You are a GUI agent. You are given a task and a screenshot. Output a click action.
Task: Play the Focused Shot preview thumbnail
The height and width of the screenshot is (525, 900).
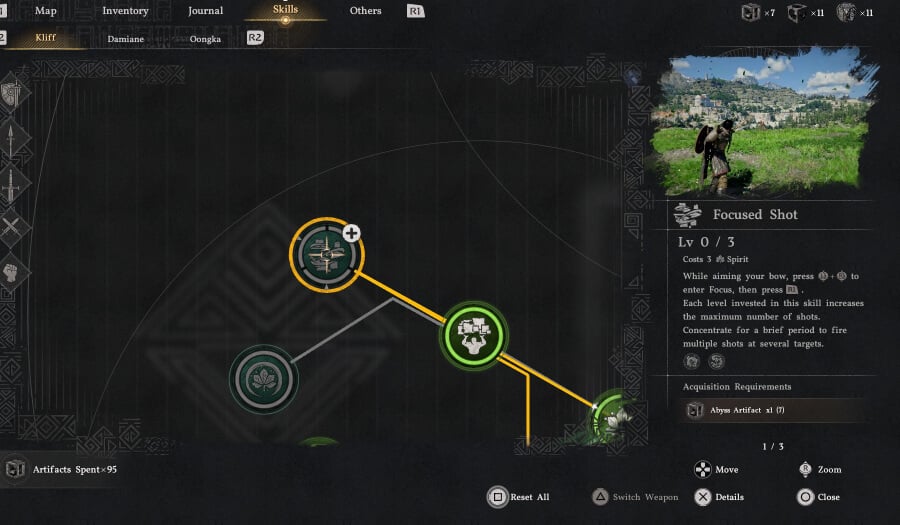pos(760,125)
